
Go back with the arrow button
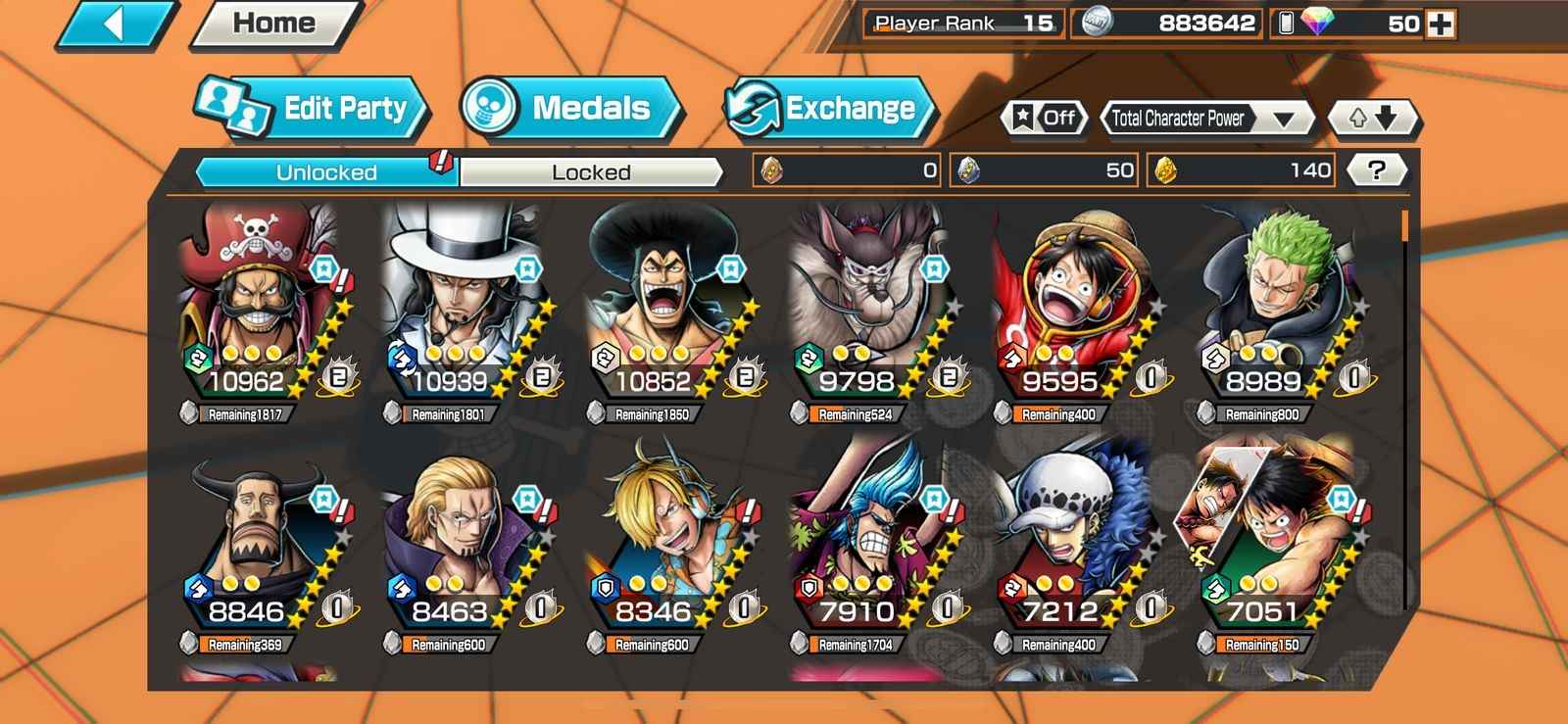pyautogui.click(x=115, y=24)
